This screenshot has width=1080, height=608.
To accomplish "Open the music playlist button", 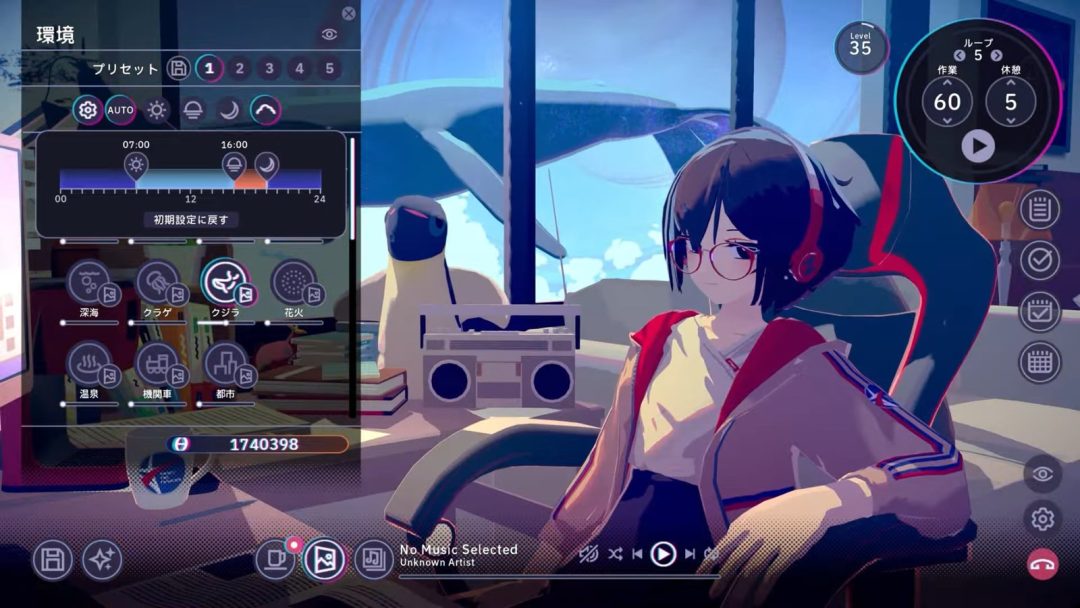I will click(x=374, y=560).
